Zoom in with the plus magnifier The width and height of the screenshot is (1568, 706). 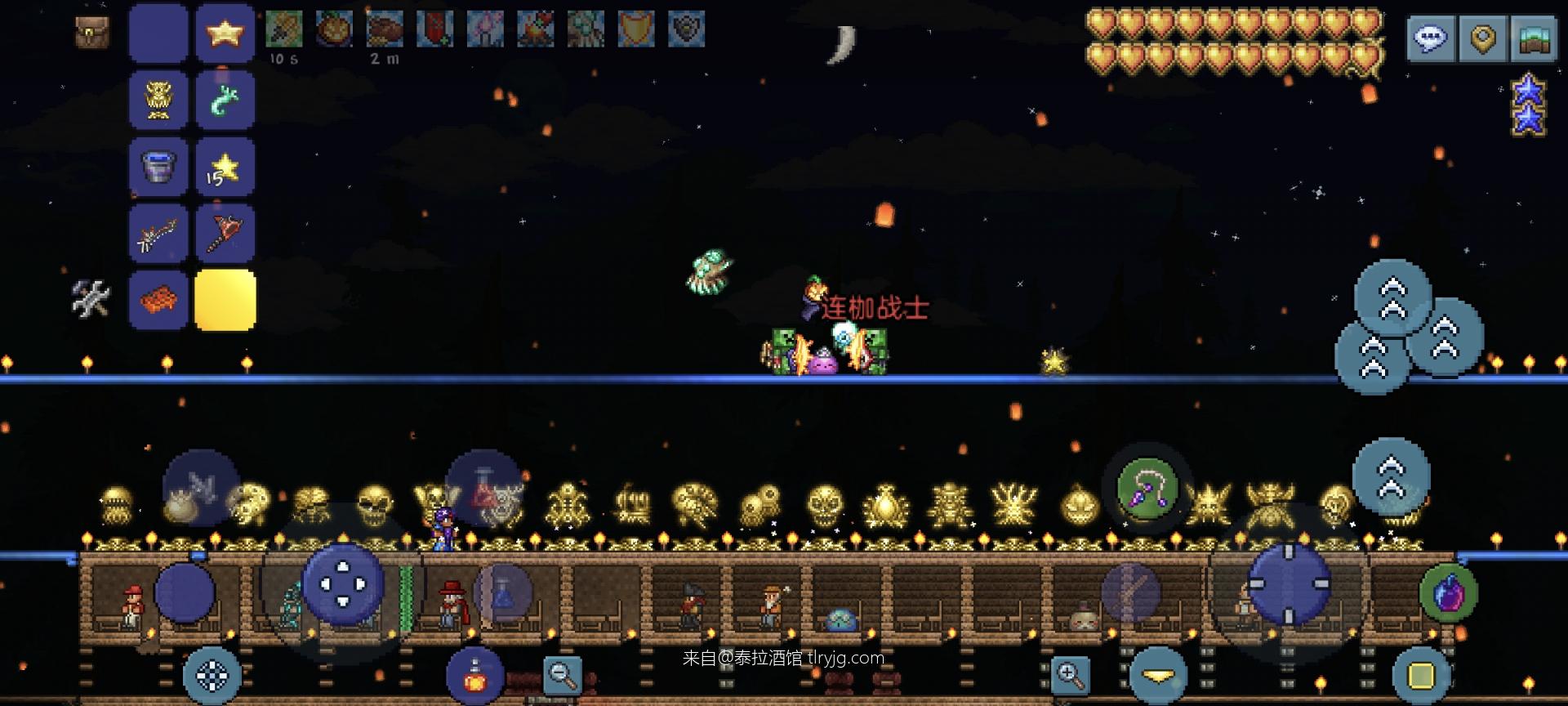coord(1071,674)
